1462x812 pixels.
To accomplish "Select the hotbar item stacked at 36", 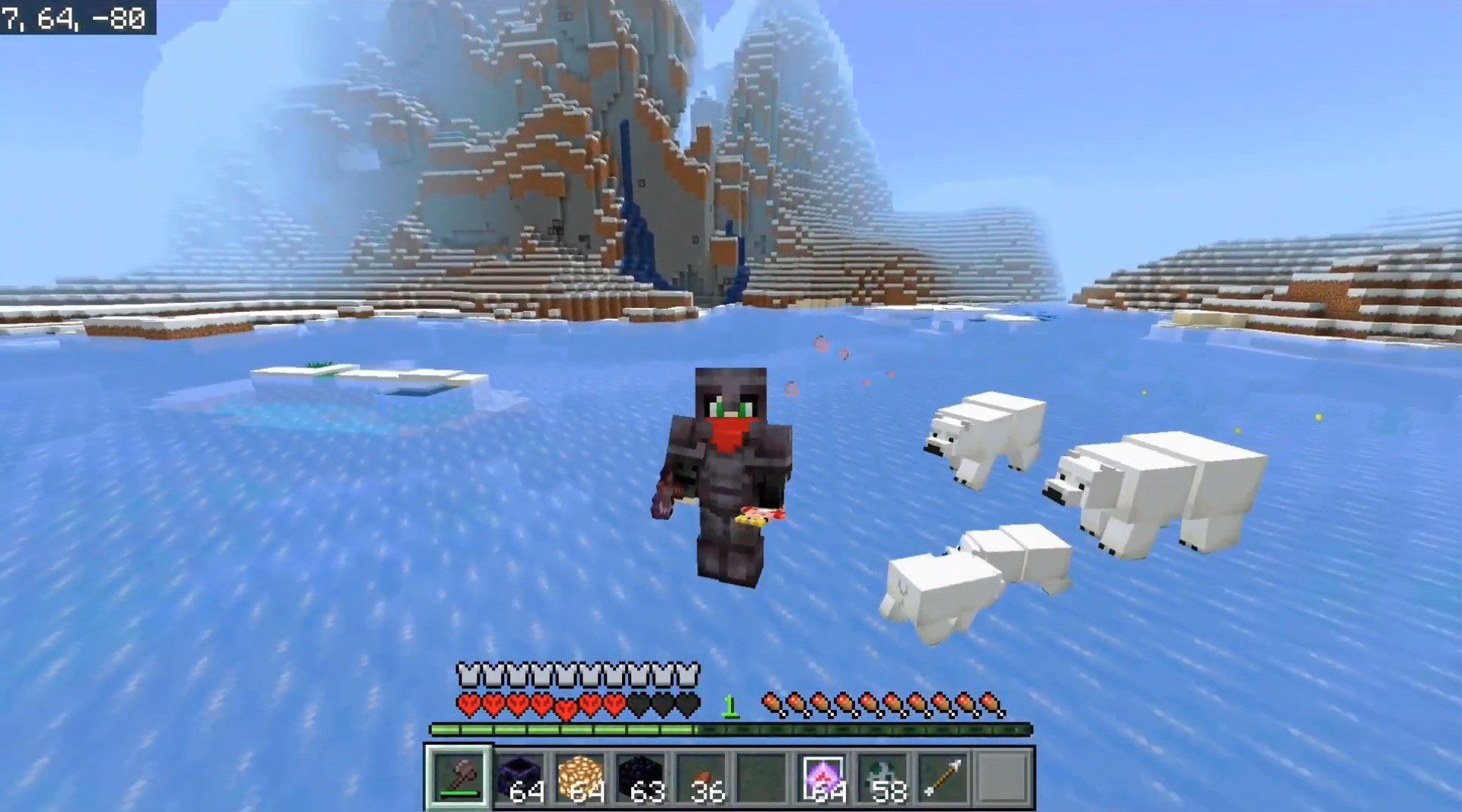I will tap(701, 778).
